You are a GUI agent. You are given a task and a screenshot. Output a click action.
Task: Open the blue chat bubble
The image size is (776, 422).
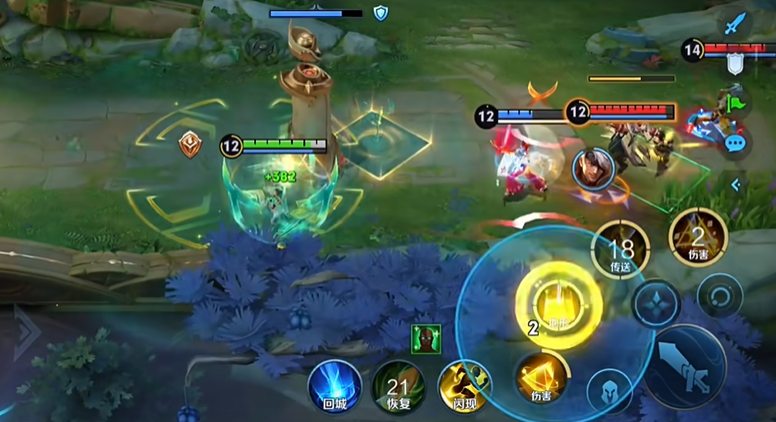(x=736, y=143)
